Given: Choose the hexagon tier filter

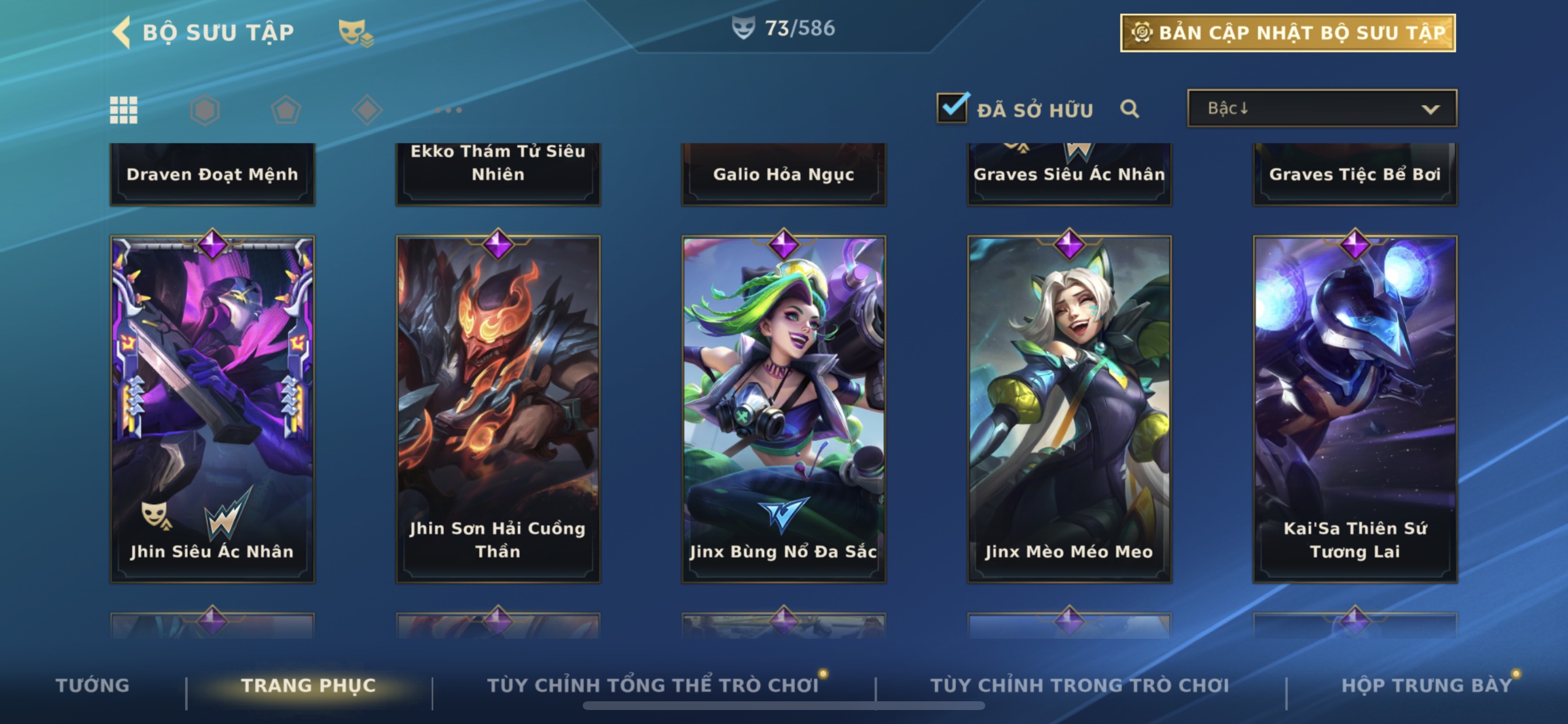Looking at the screenshot, I should 205,110.
